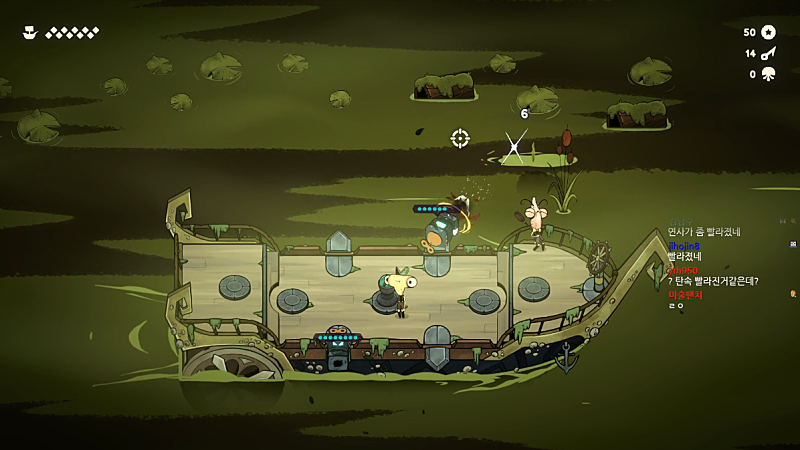Viewport: 800px width, 450px height.
Task: Click the harpoon ammo icon
Action: (x=768, y=53)
